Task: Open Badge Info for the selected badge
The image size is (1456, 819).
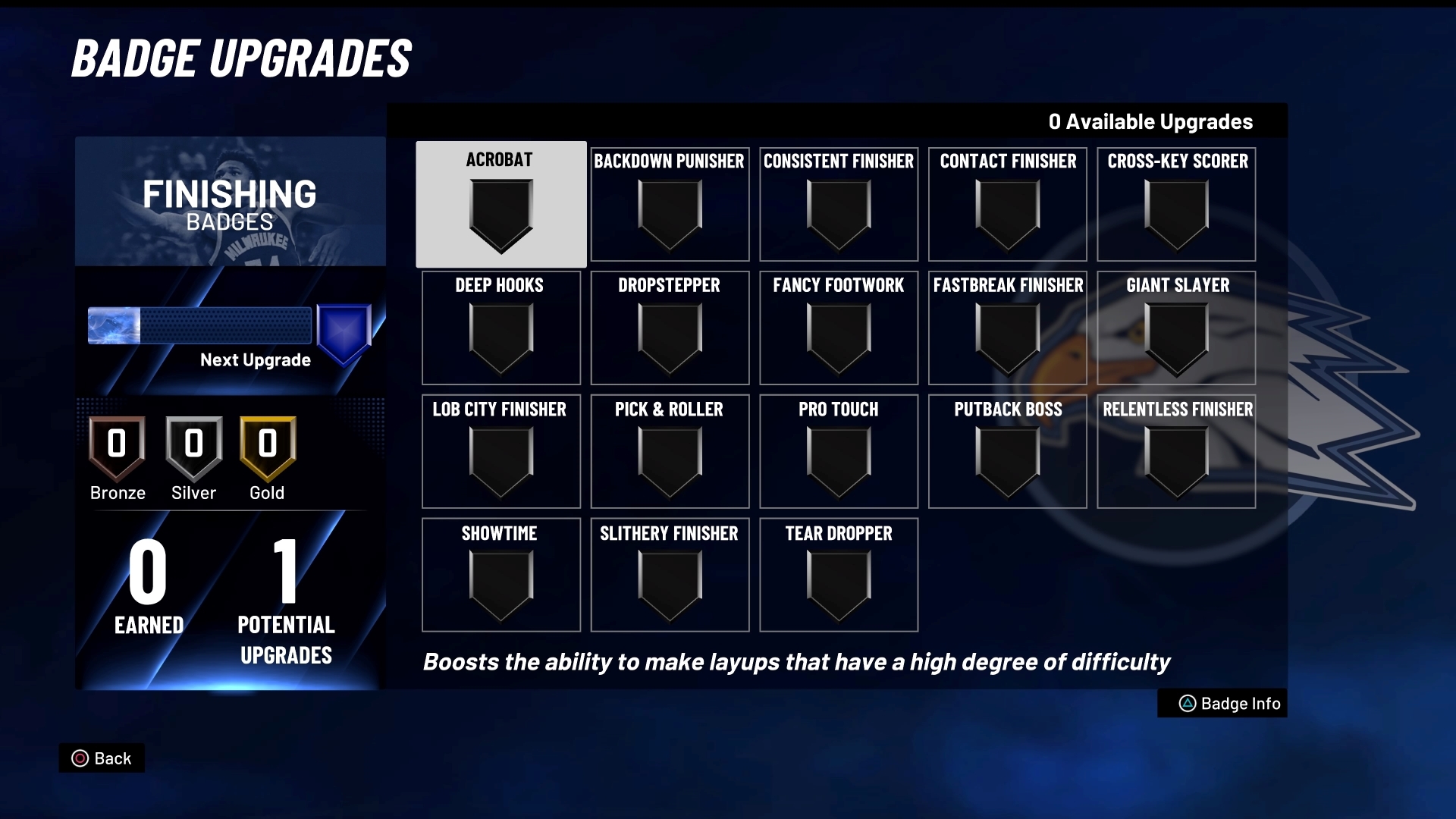Action: 1222,703
